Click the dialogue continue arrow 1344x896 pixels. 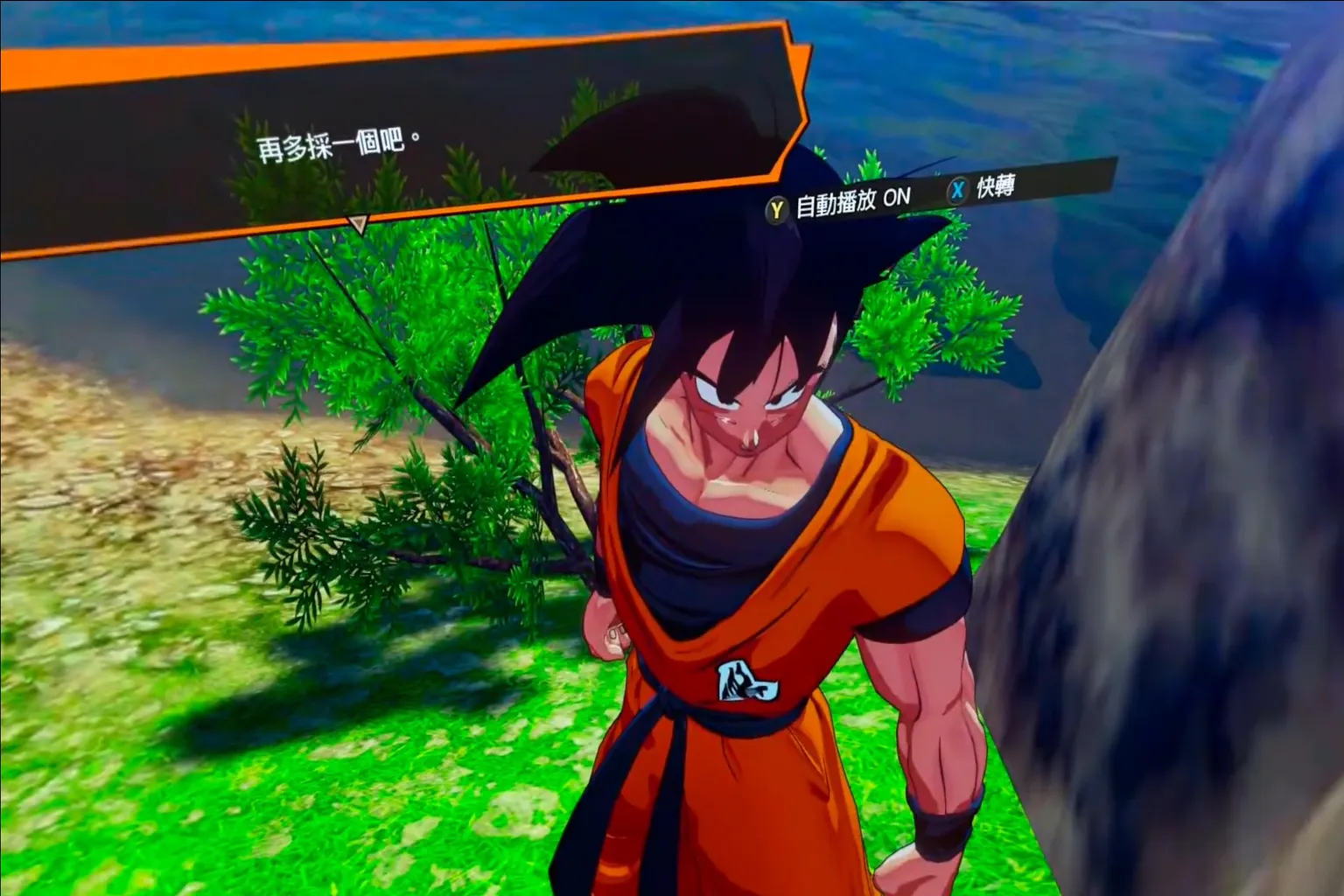pyautogui.click(x=357, y=225)
